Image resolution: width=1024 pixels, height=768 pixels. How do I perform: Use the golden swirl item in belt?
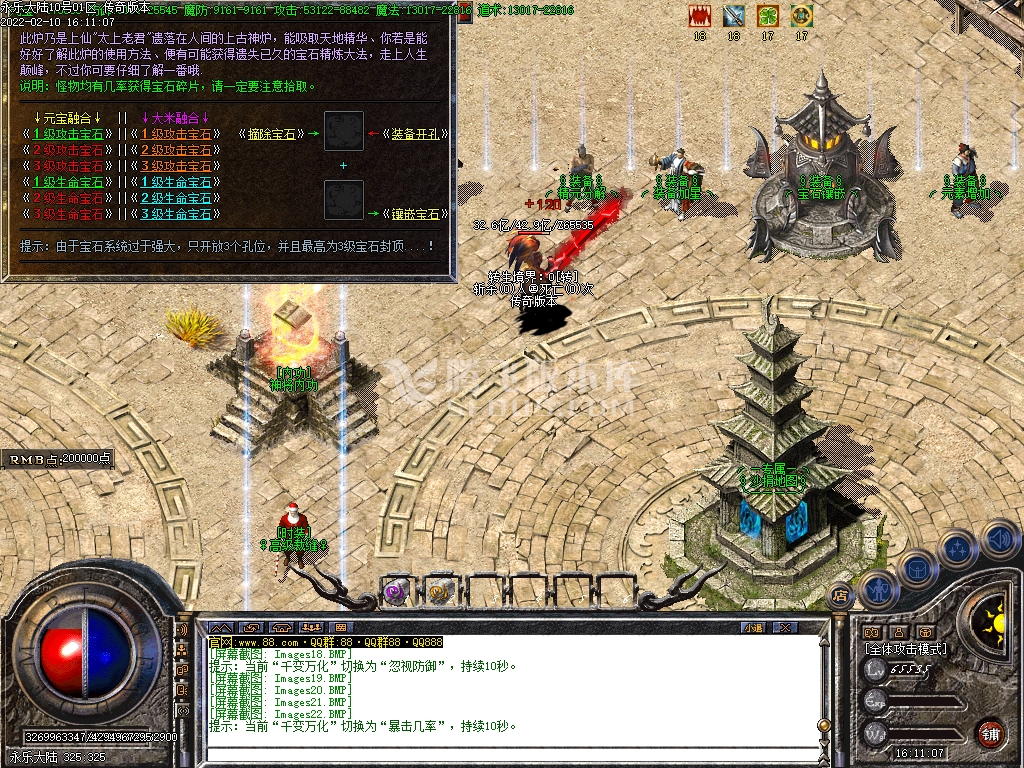(440, 591)
